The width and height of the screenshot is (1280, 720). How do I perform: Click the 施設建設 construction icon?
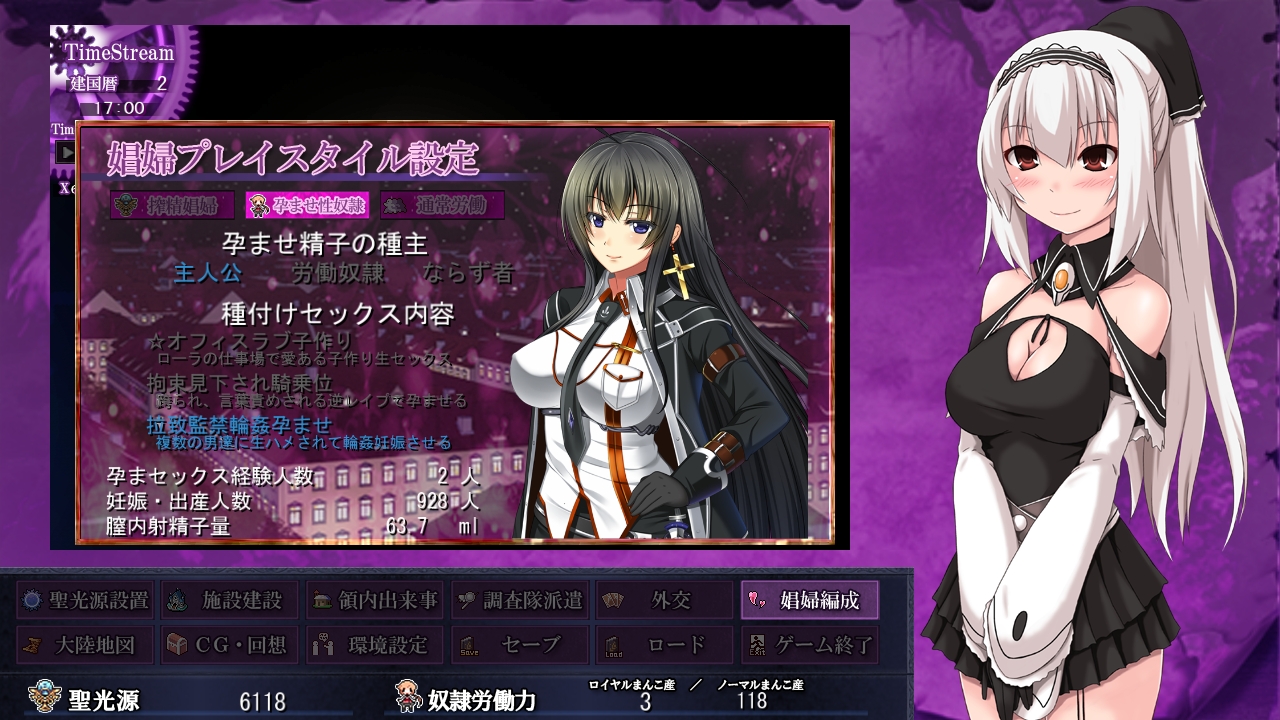(x=177, y=601)
